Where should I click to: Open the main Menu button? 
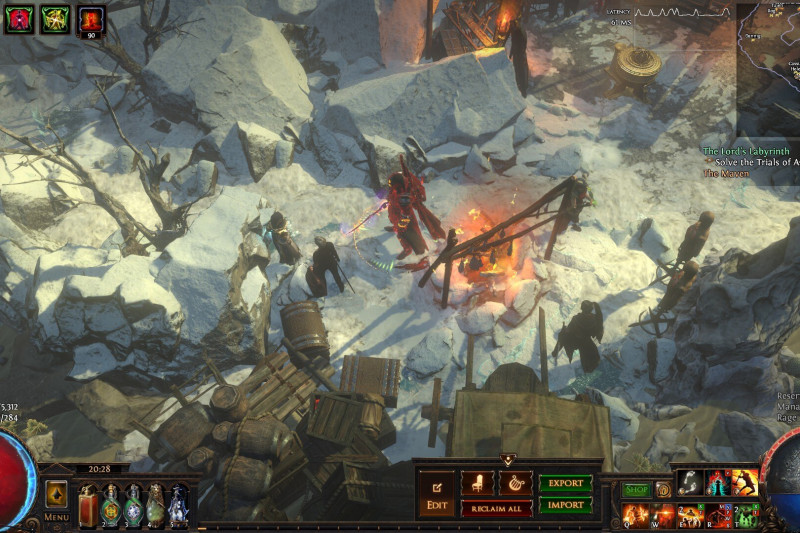tap(56, 498)
